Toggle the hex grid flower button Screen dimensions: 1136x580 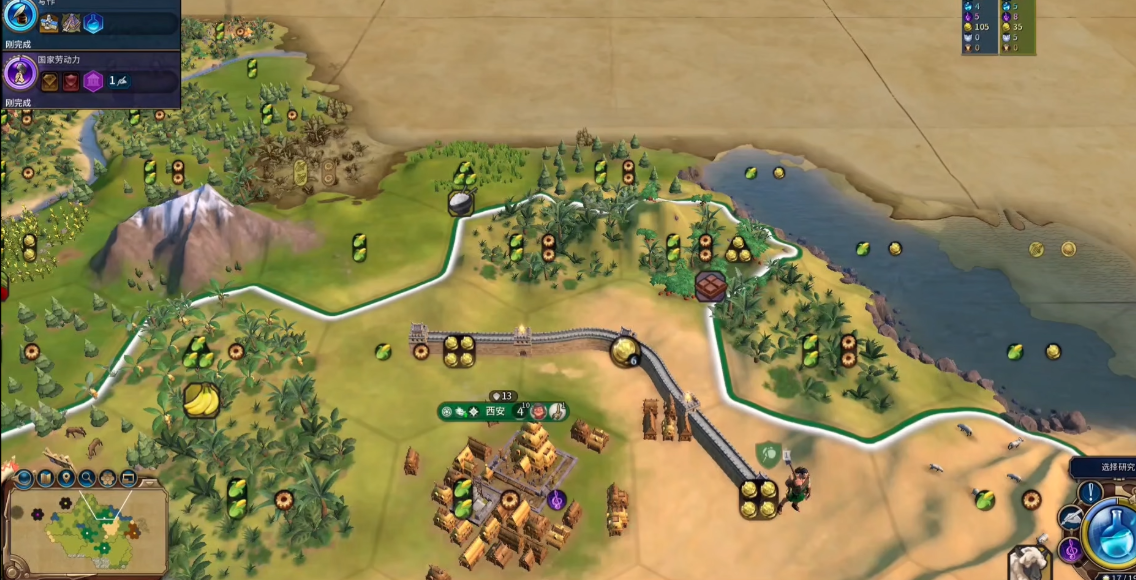click(x=108, y=479)
